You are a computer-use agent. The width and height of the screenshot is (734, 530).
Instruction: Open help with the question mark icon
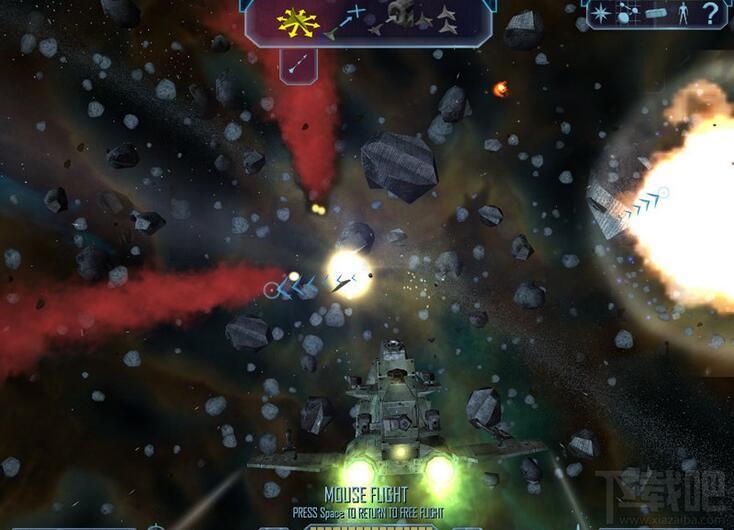tap(711, 13)
